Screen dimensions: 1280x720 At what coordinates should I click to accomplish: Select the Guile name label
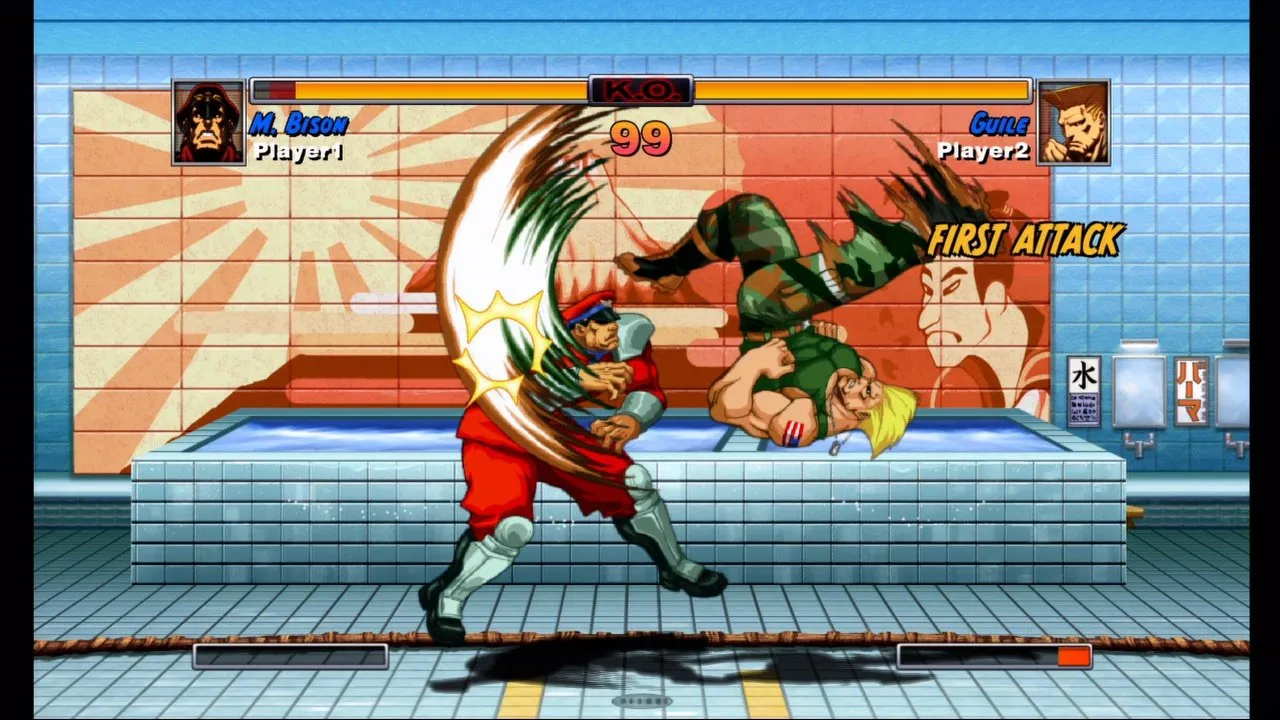(x=998, y=124)
